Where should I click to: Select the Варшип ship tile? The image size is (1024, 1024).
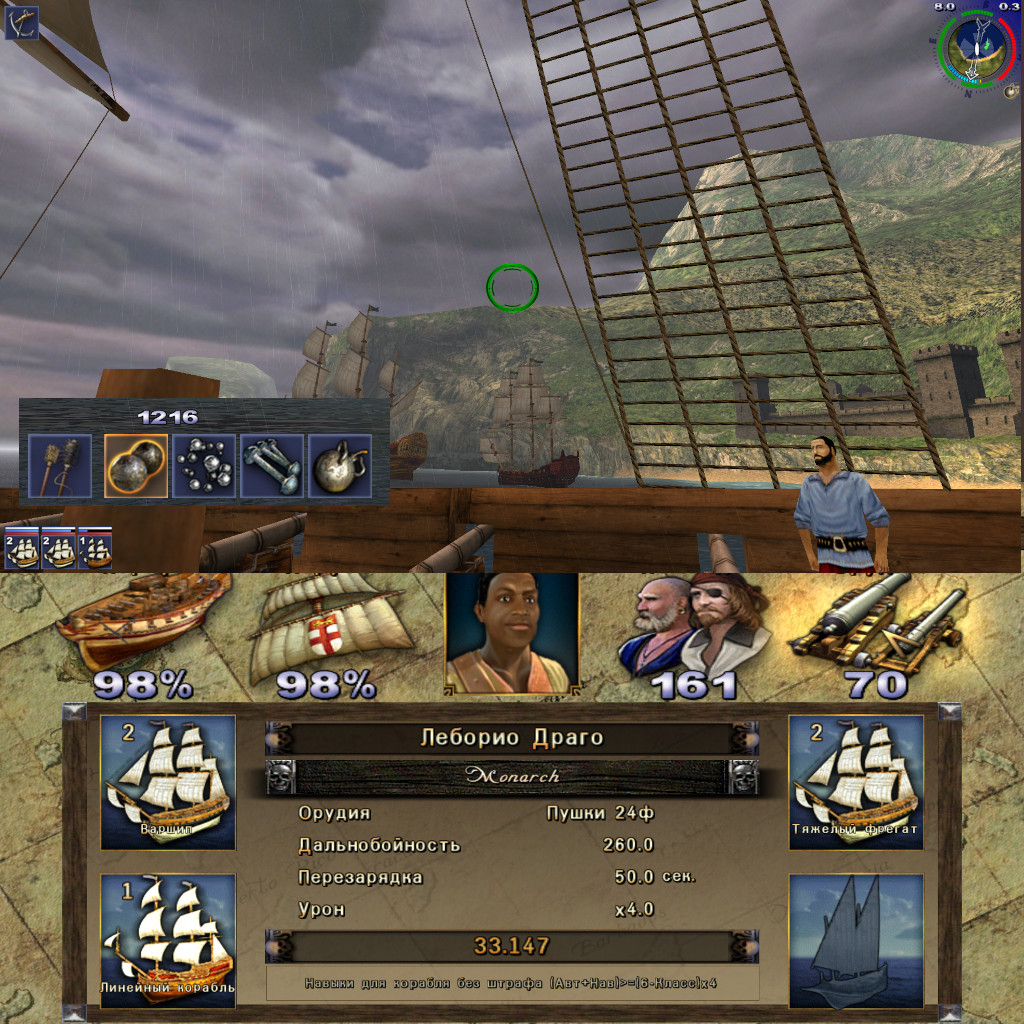click(168, 782)
